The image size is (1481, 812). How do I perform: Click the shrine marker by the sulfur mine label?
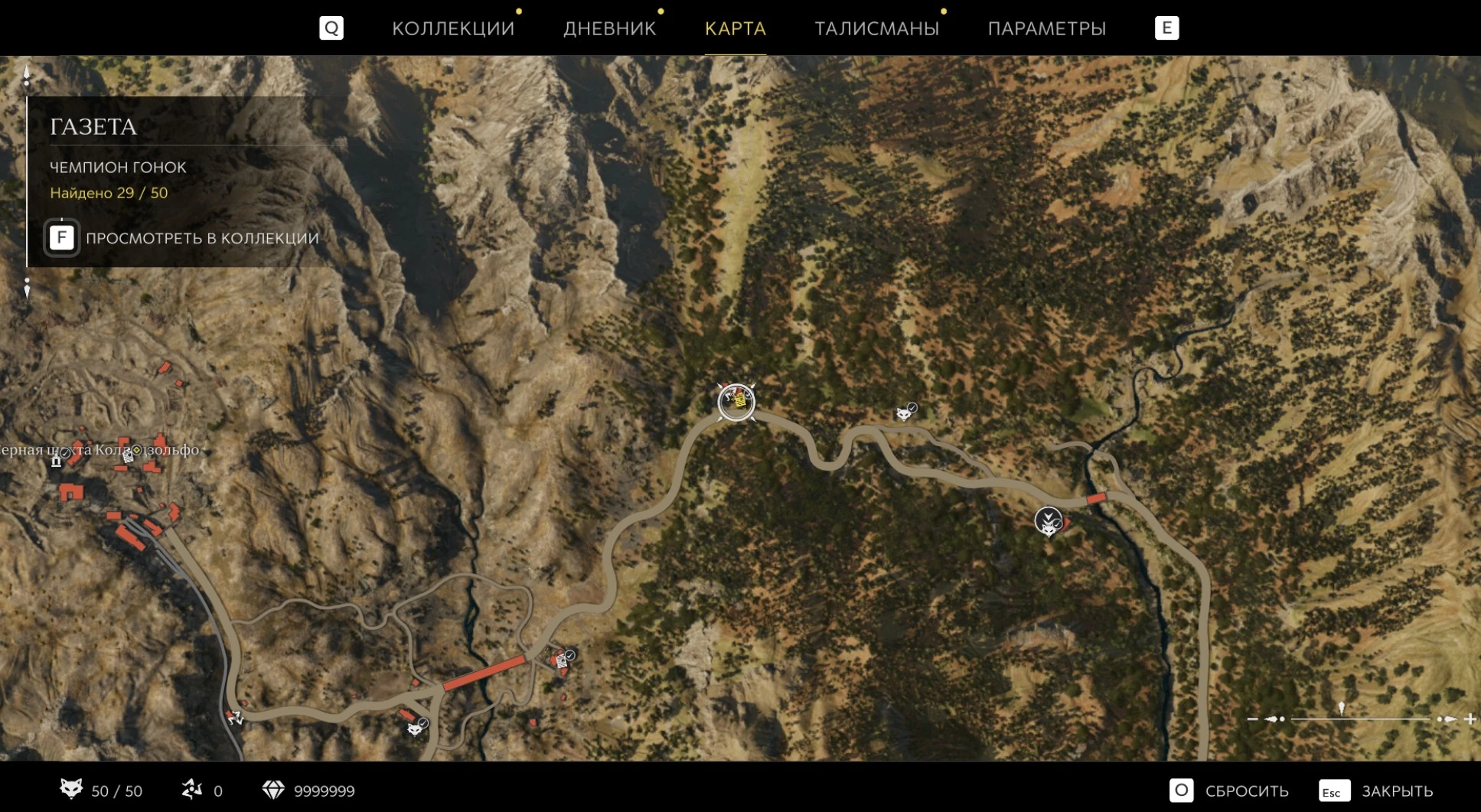pyautogui.click(x=56, y=461)
